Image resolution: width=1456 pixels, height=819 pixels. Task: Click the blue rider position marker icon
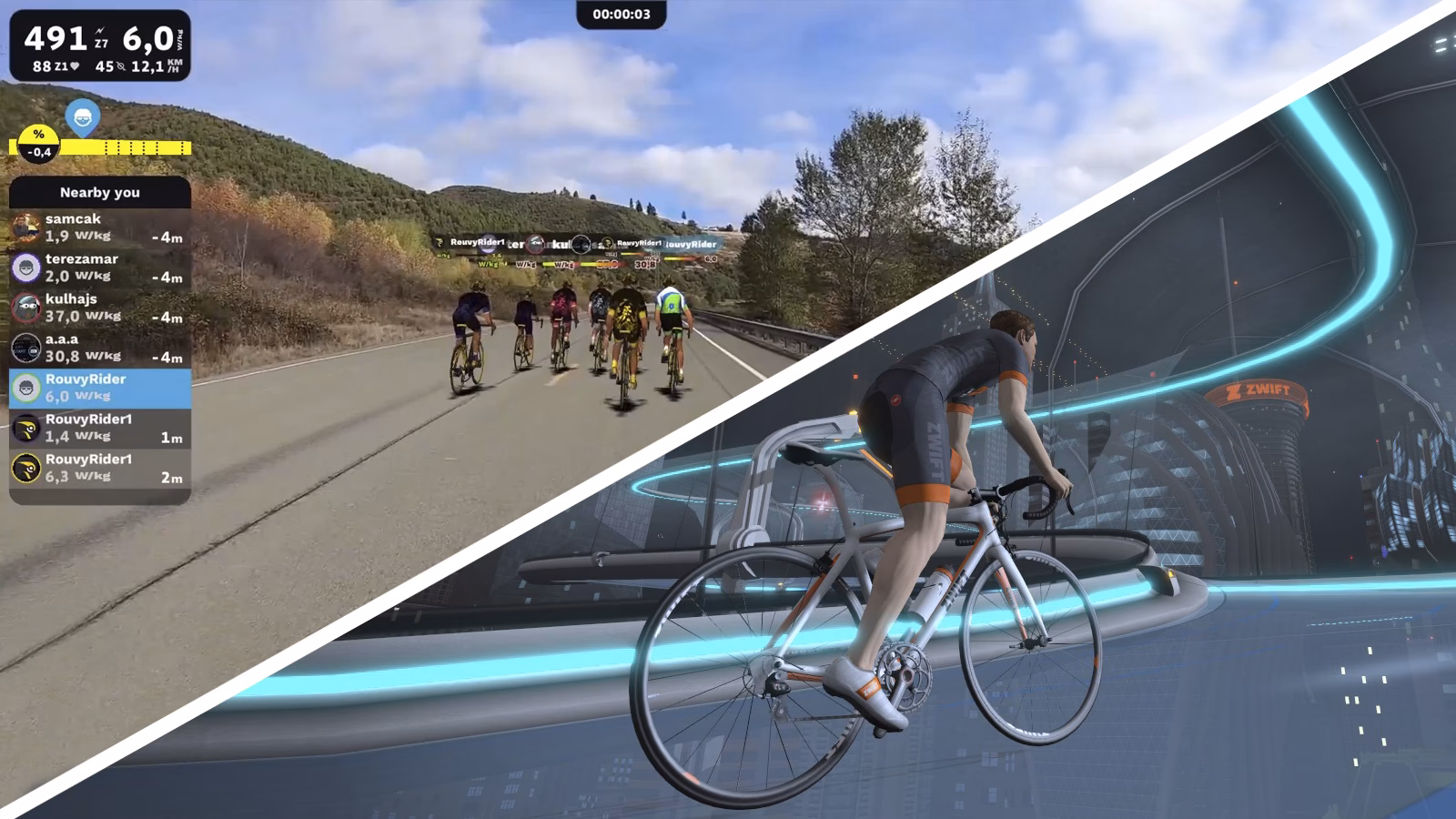click(83, 116)
